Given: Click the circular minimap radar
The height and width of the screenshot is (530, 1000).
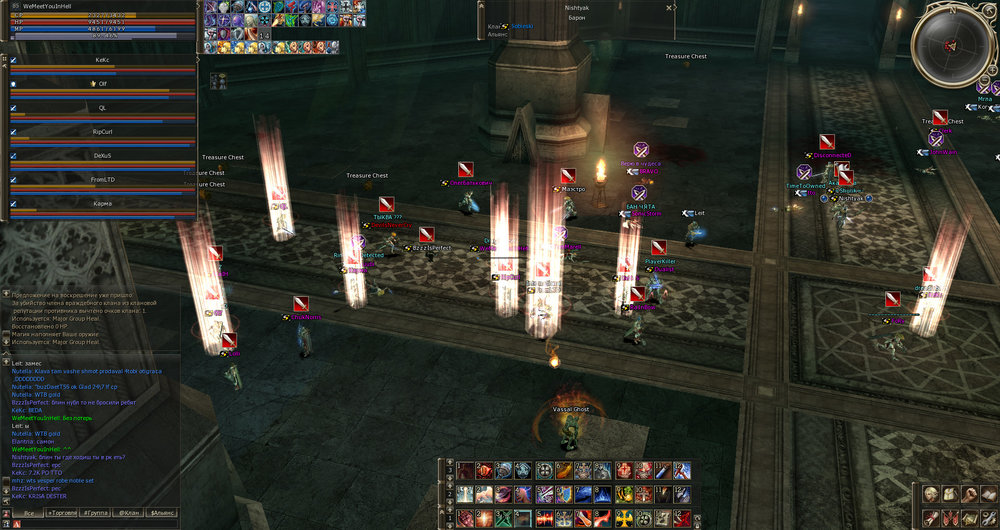Looking at the screenshot, I should tap(951, 45).
